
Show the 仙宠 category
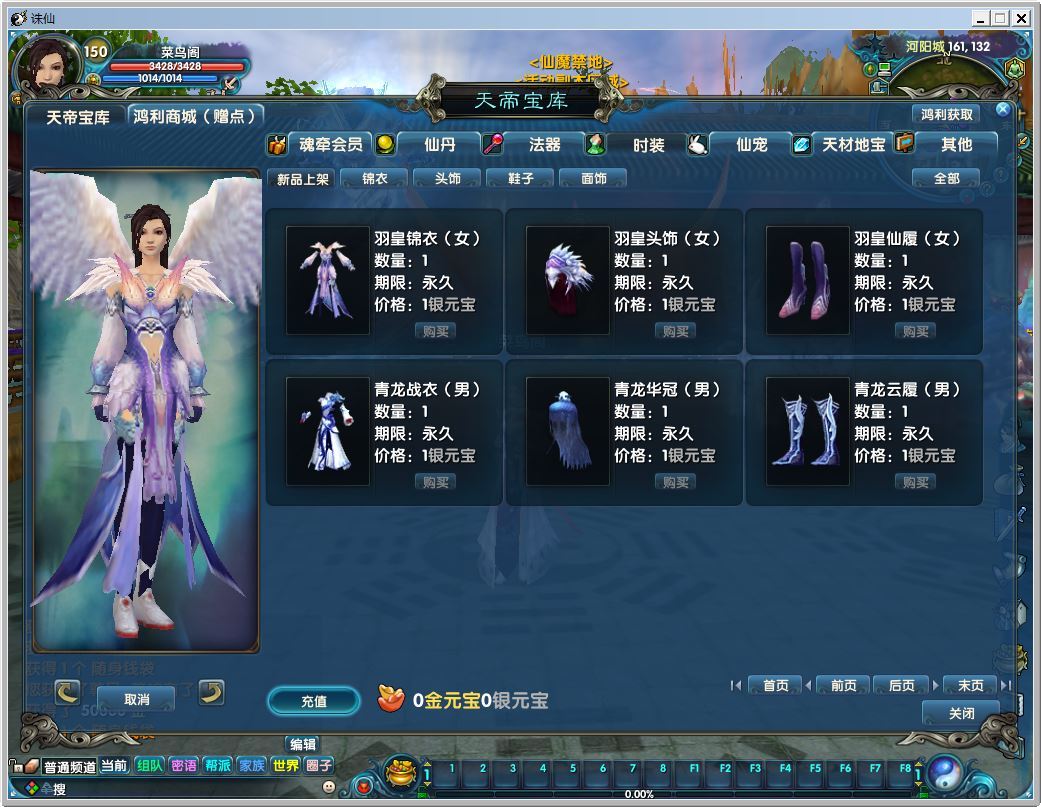click(751, 144)
